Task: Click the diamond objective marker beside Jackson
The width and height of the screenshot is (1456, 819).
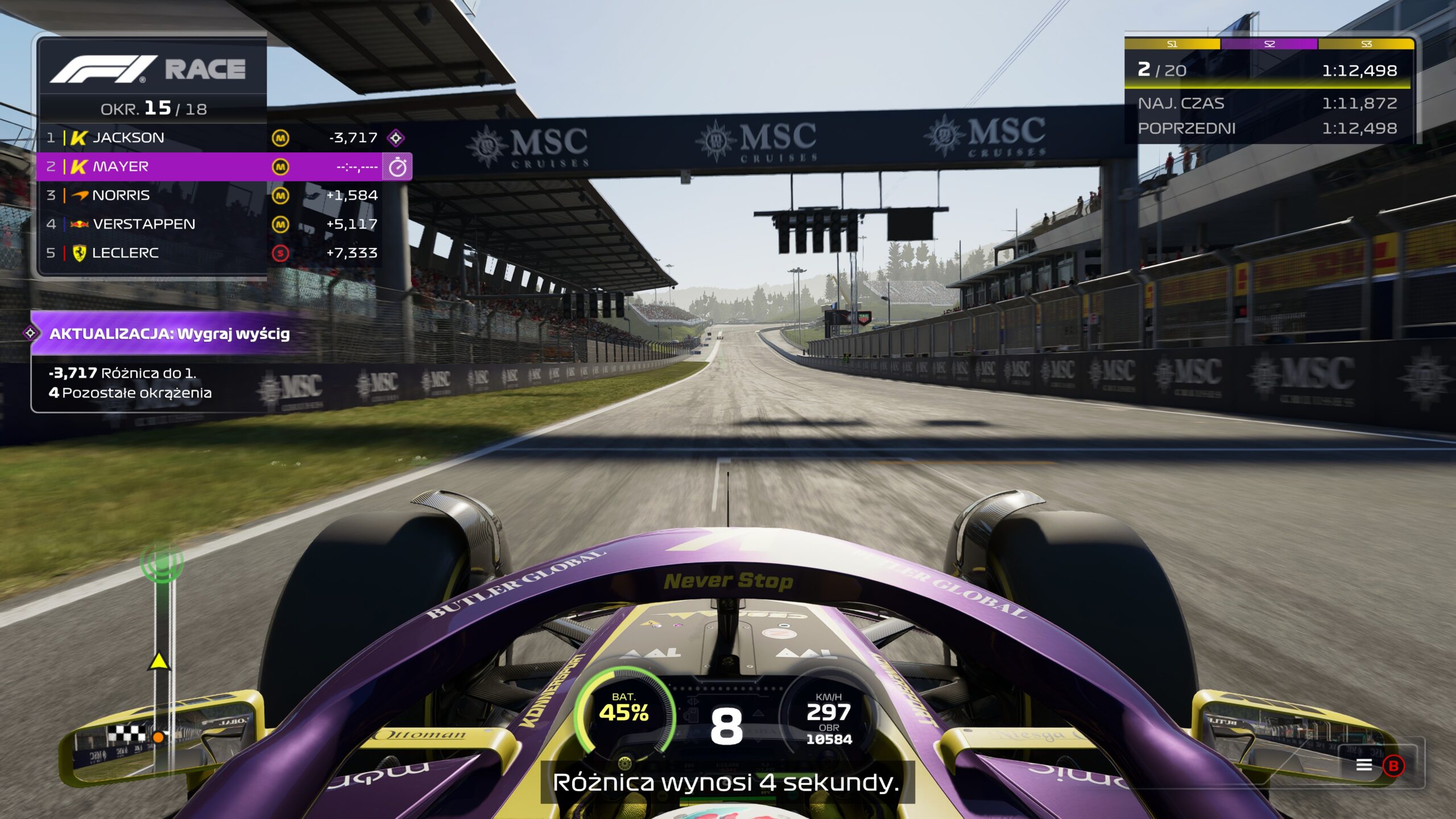Action: tap(396, 138)
